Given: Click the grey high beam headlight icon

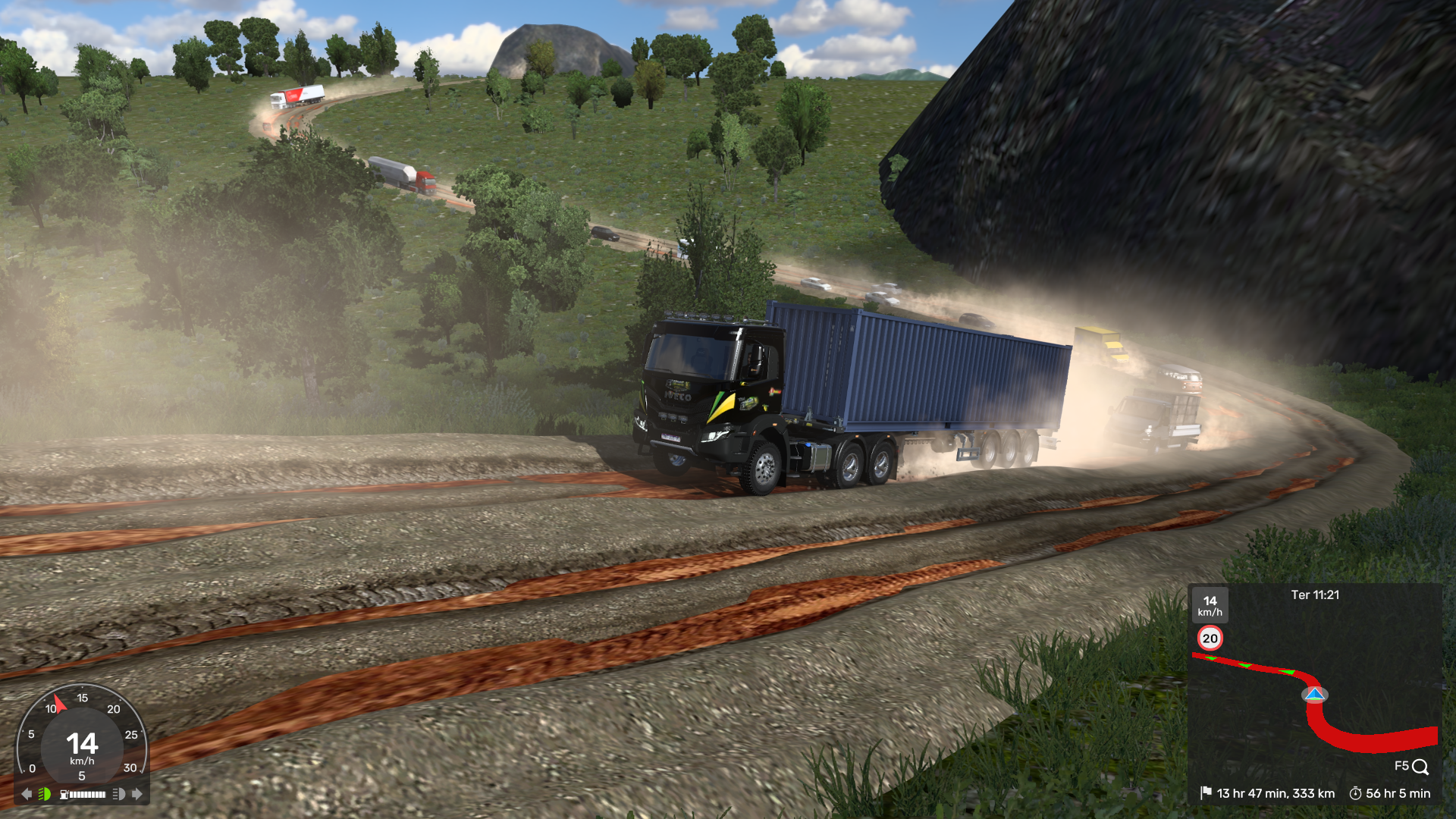Looking at the screenshot, I should pos(119,794).
